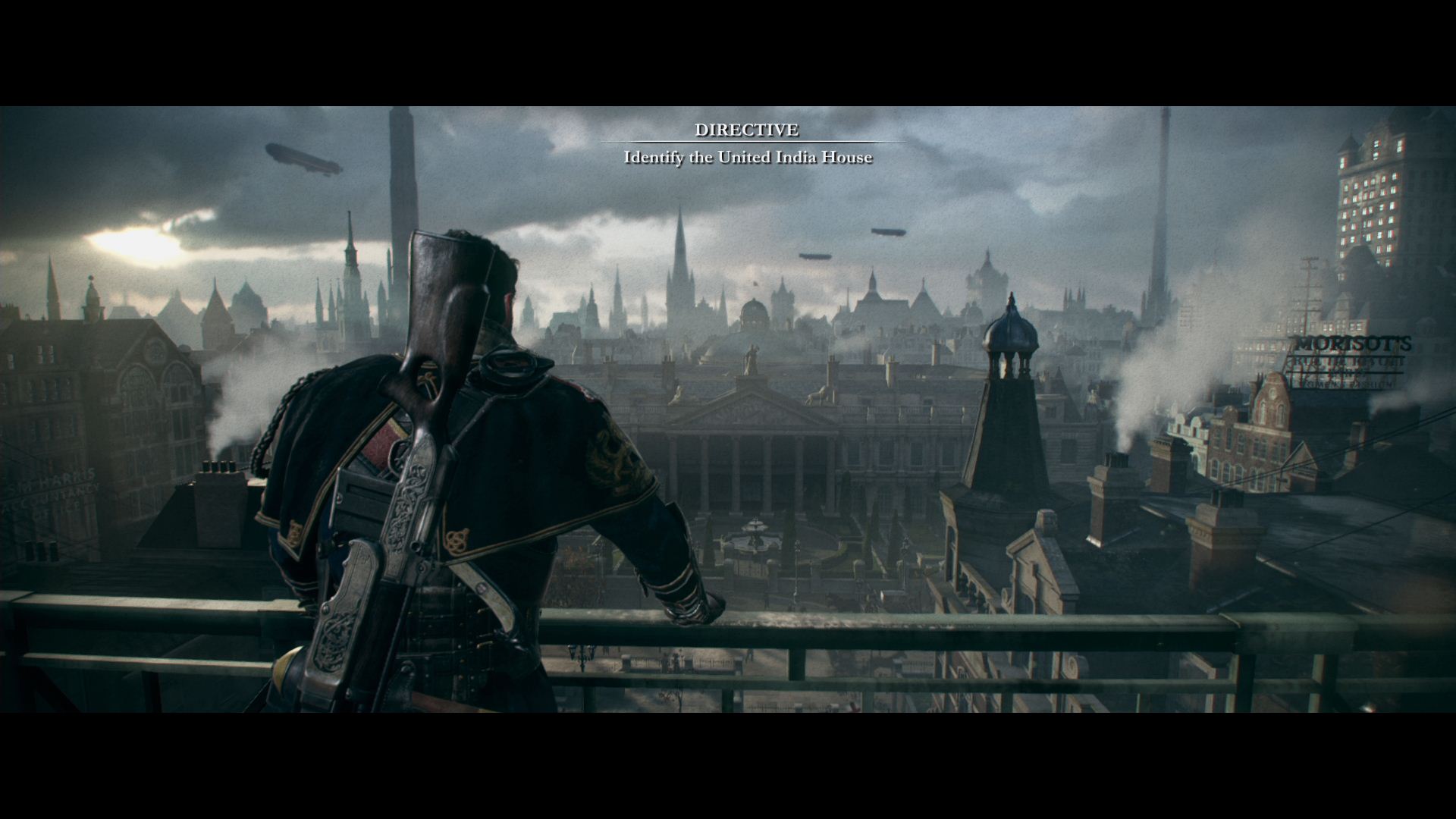Screen dimensions: 1456x819
Task: Select the United India House directive text
Action: (x=748, y=158)
